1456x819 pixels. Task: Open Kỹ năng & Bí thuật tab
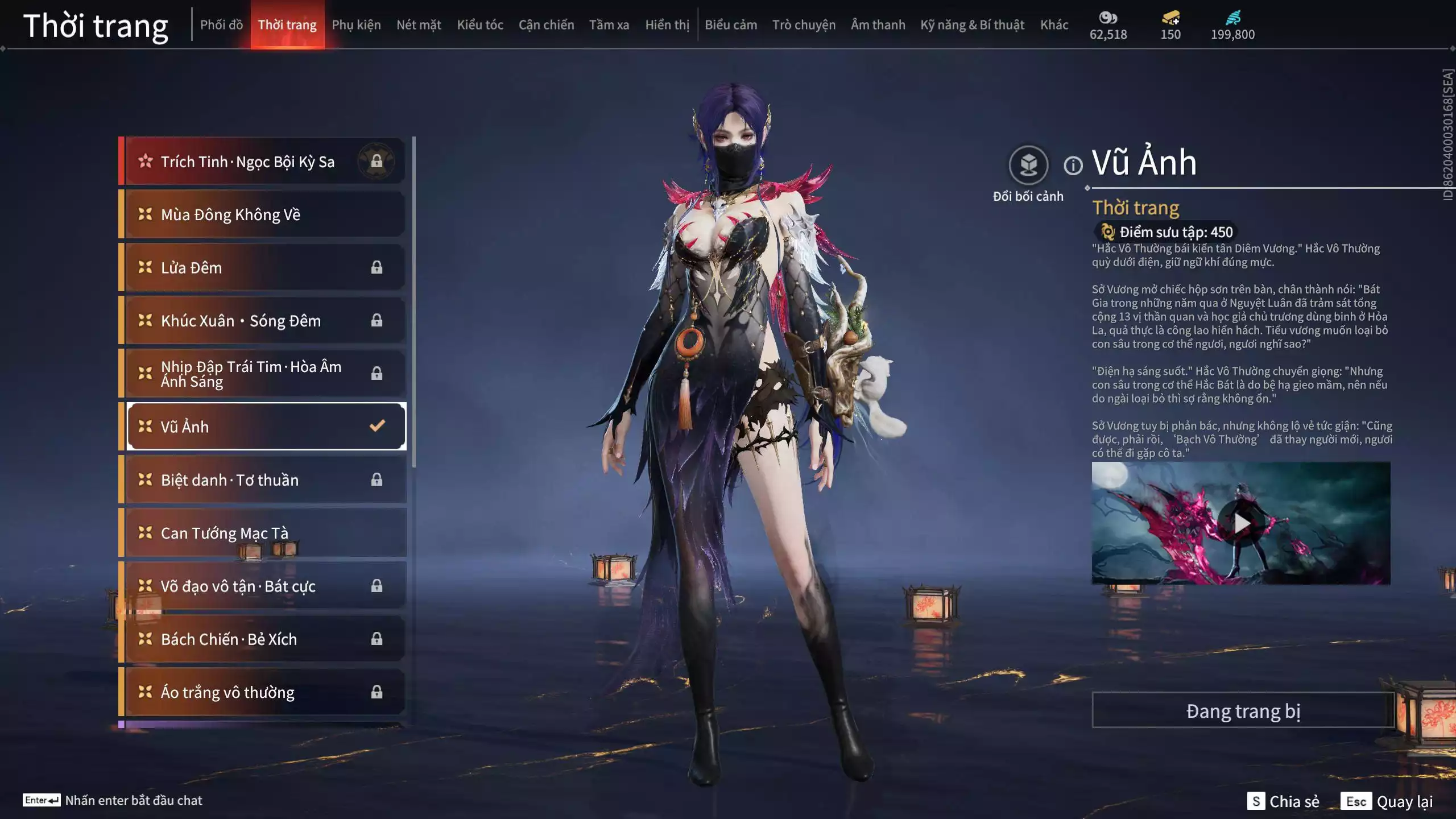click(972, 25)
